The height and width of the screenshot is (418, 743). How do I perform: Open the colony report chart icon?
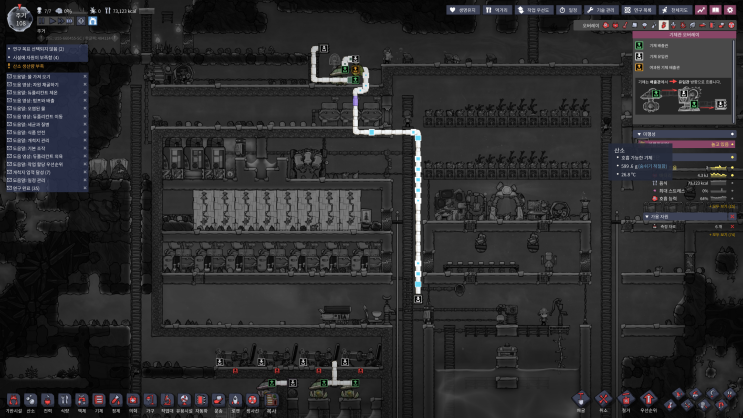point(702,10)
